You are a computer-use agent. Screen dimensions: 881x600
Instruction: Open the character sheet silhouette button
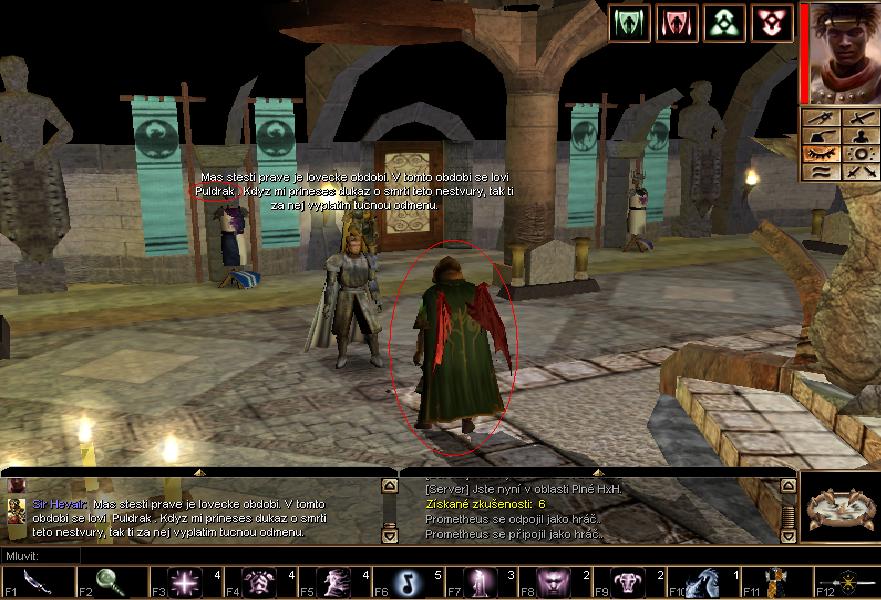pyautogui.click(x=859, y=137)
